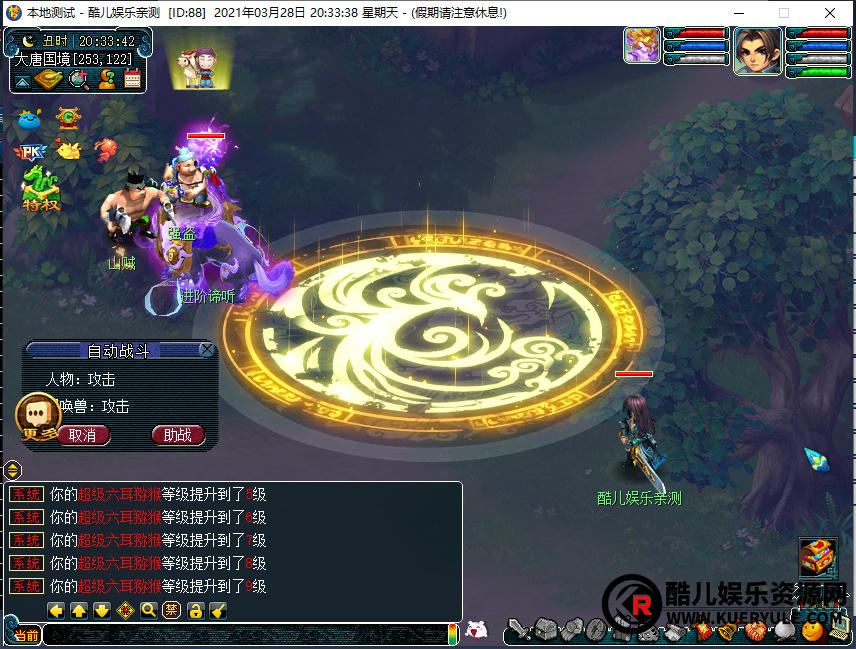Select the 当前 chat channel button
The image size is (856, 649).
(x=27, y=636)
